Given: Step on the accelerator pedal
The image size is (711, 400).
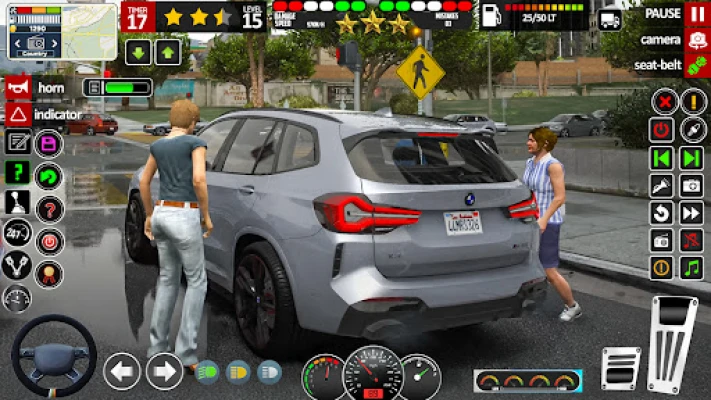Looking at the screenshot, I should [x=672, y=343].
